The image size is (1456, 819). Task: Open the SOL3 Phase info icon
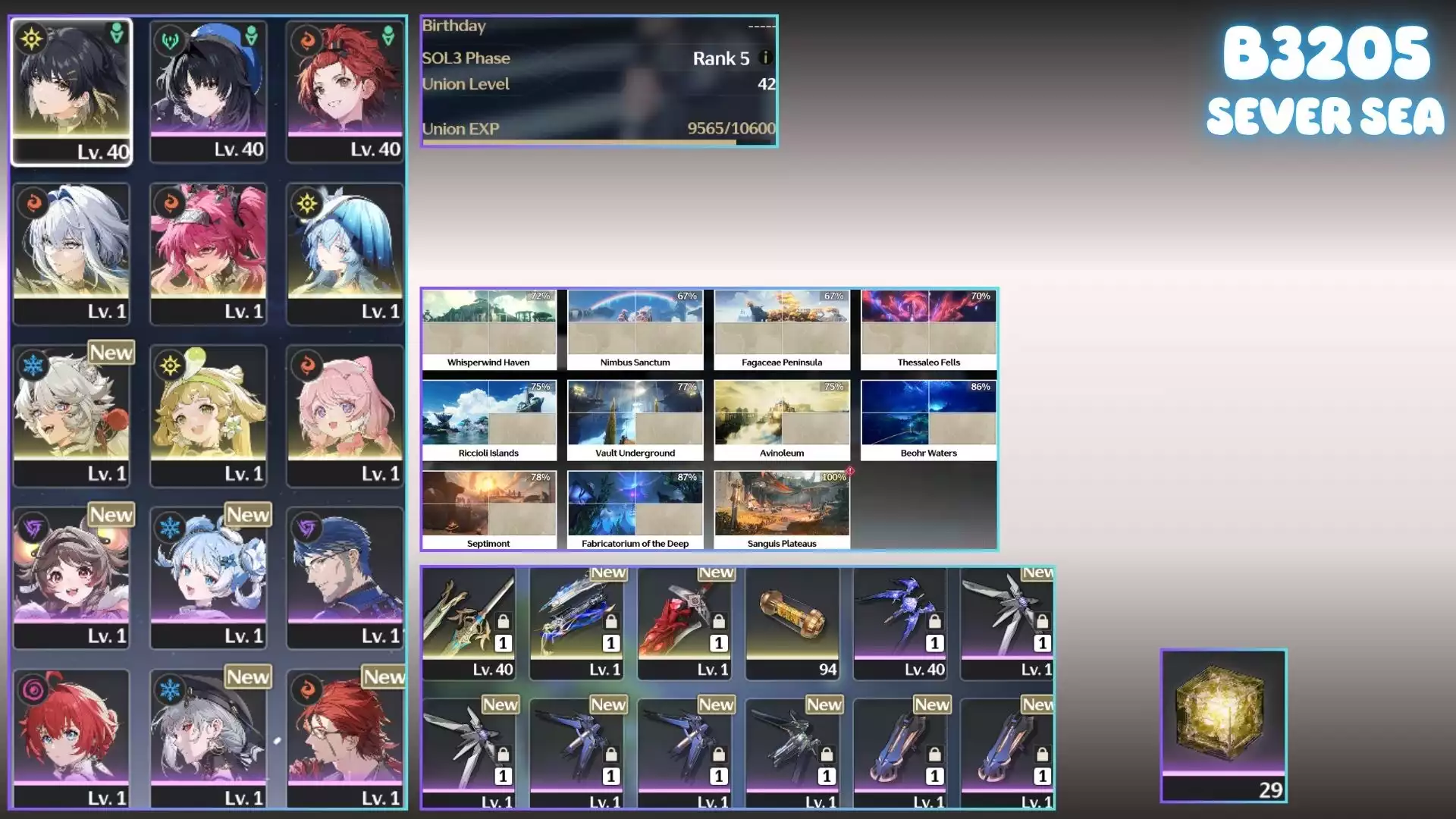(x=765, y=58)
